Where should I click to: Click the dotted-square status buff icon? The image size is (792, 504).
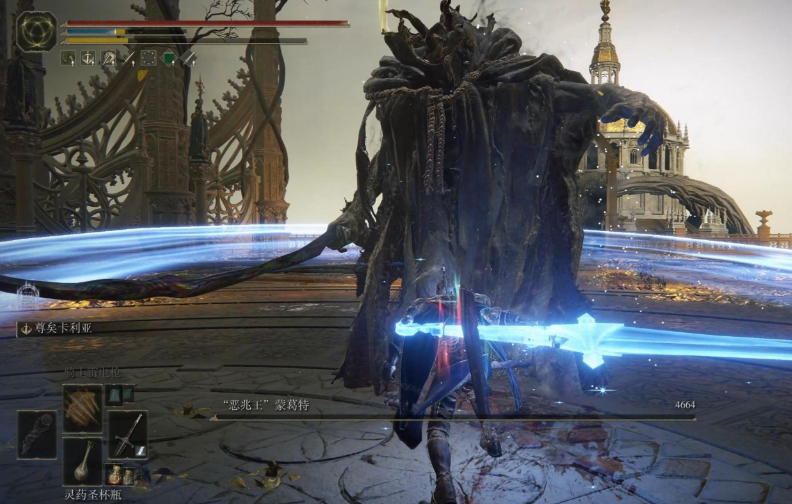click(148, 58)
